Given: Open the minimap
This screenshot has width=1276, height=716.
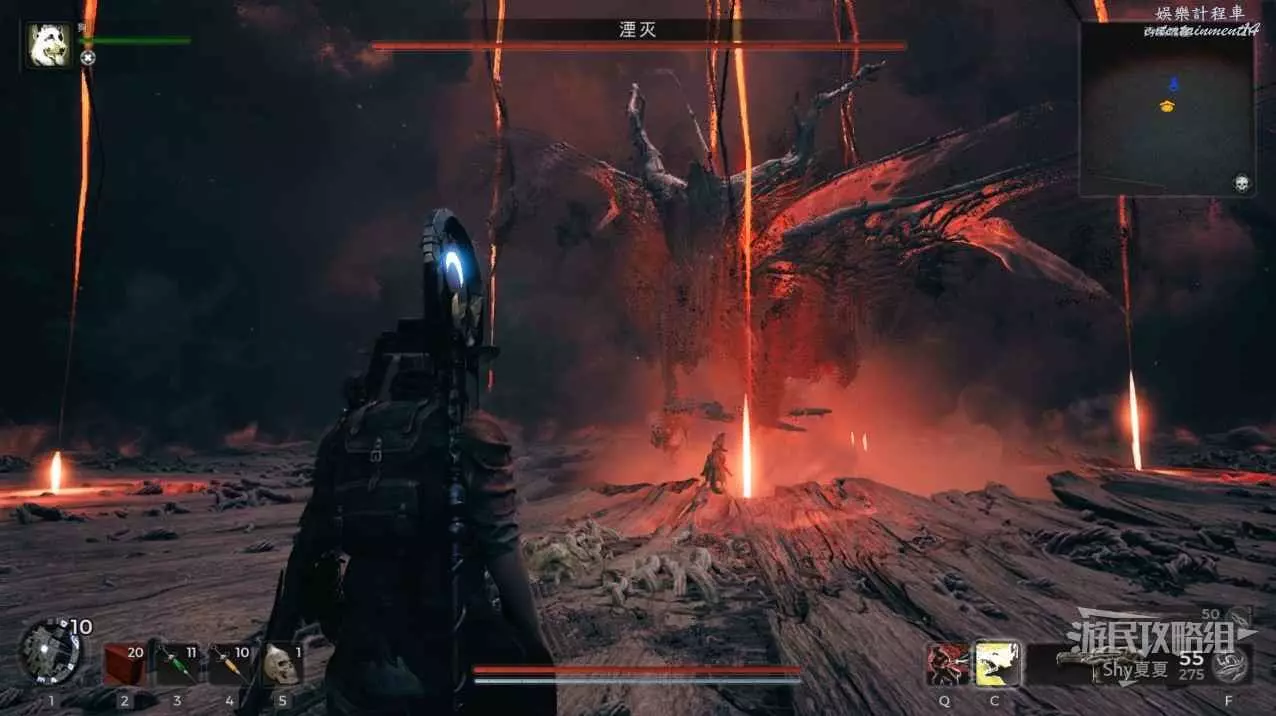Looking at the screenshot, I should click(x=1166, y=108).
